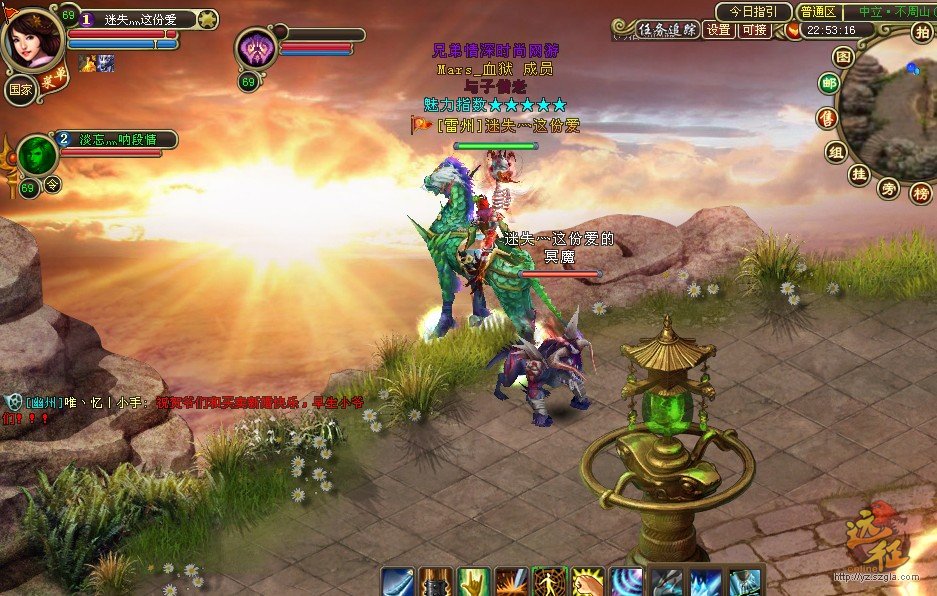This screenshot has height=596, width=937.
Task: Open the 榜 rankings button
Action: [921, 194]
